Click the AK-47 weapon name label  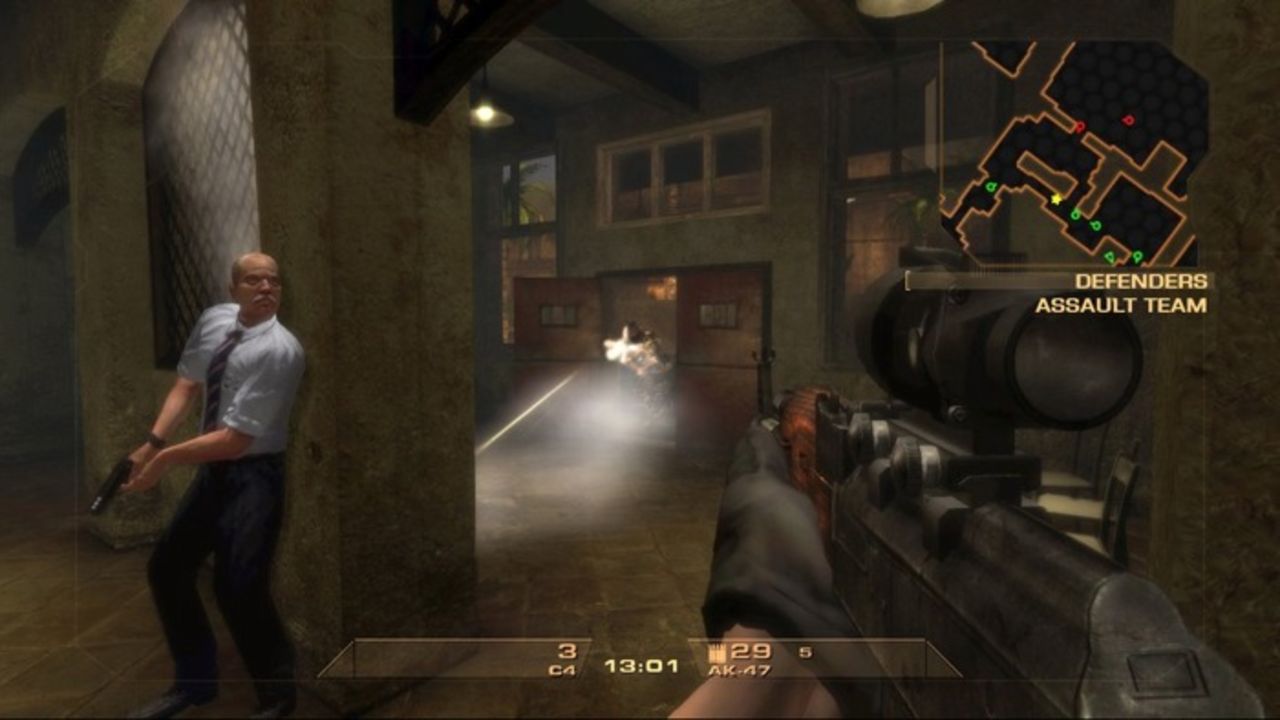[x=742, y=669]
